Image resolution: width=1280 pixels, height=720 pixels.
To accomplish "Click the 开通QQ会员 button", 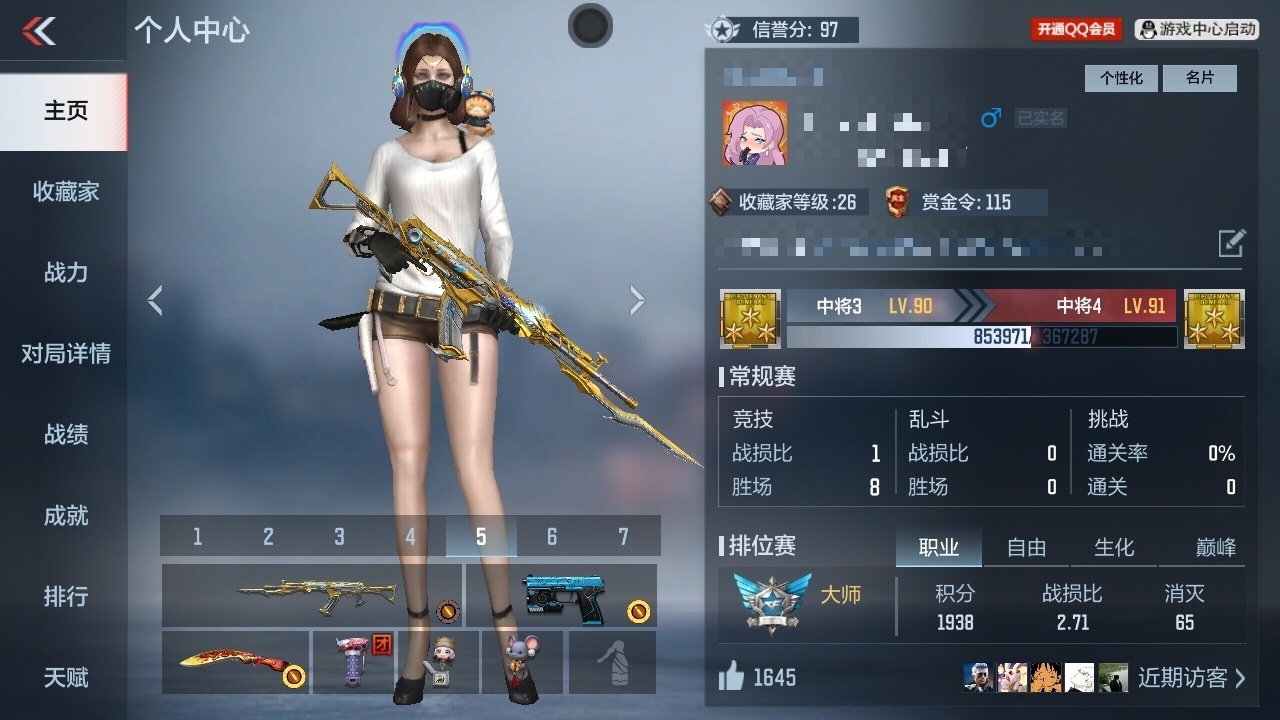I will pos(1076,29).
